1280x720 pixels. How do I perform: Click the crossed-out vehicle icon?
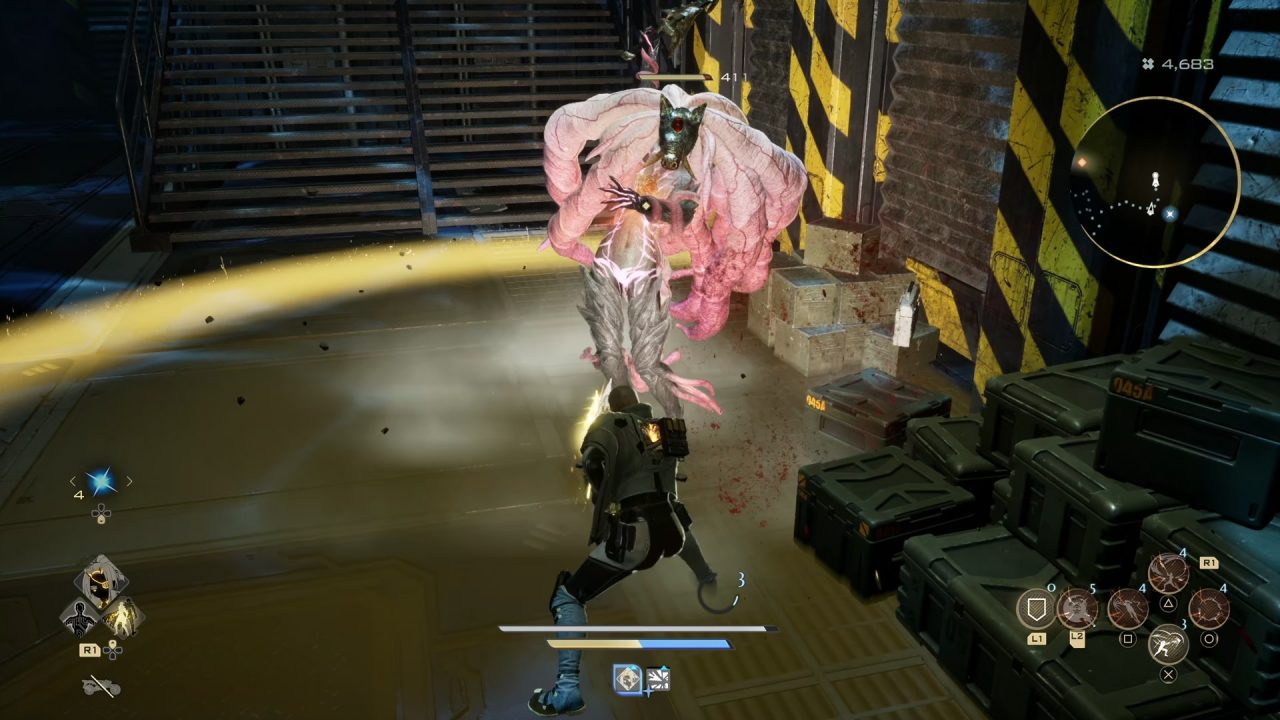(100, 683)
